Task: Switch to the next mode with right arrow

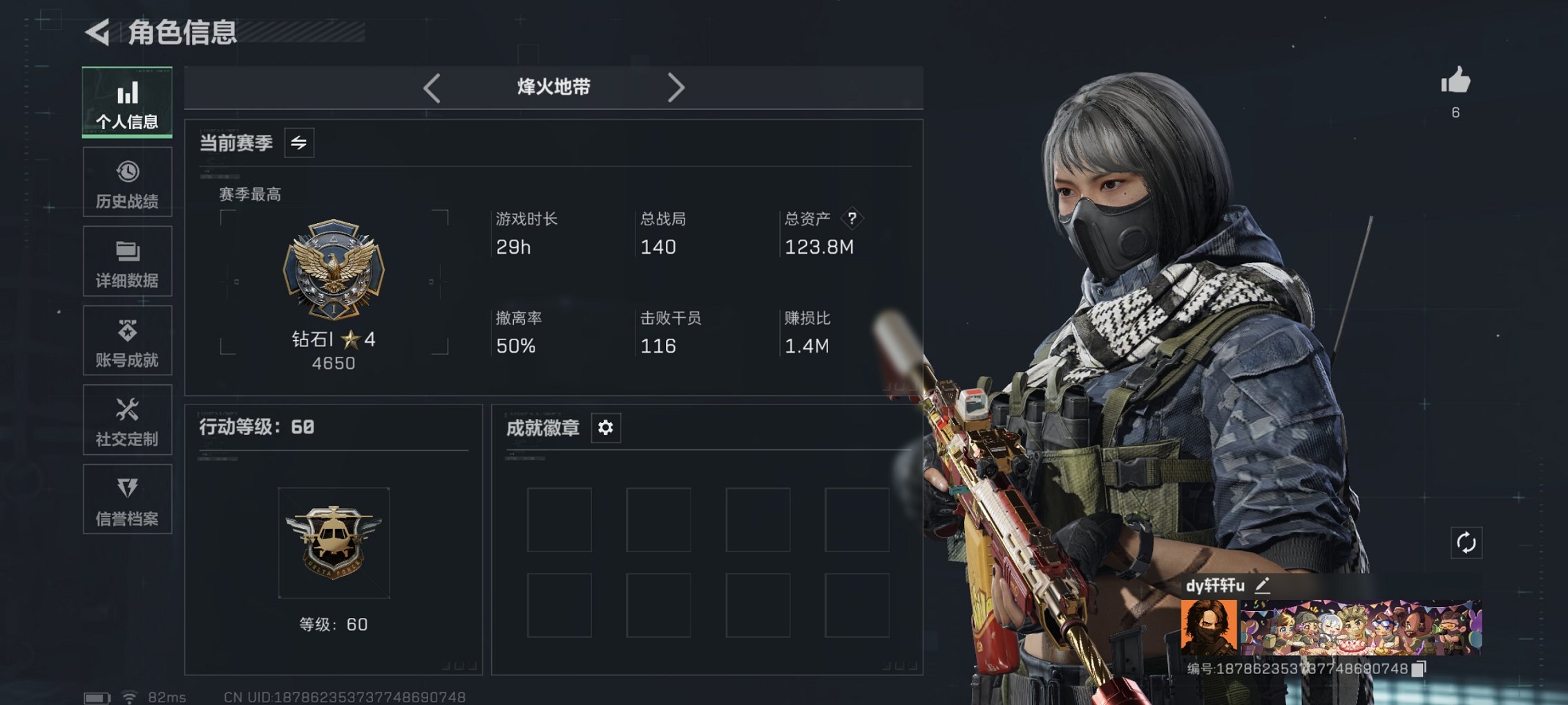Action: click(676, 88)
